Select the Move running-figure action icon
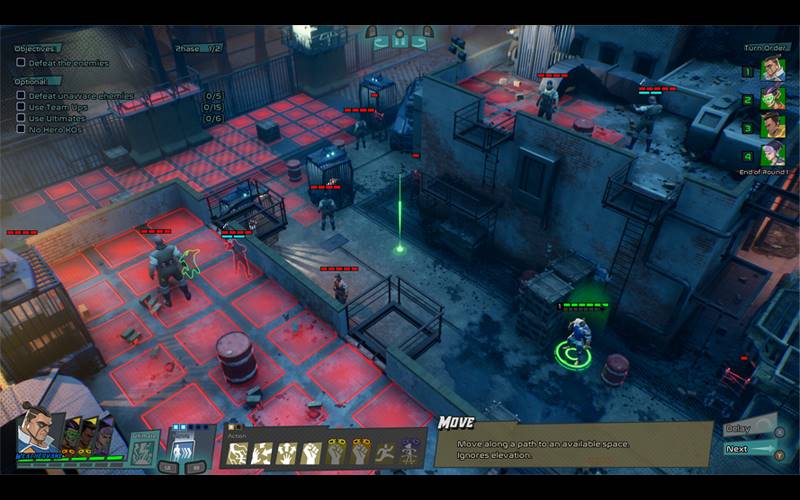Screen dimensions: 800x500 click(384, 453)
